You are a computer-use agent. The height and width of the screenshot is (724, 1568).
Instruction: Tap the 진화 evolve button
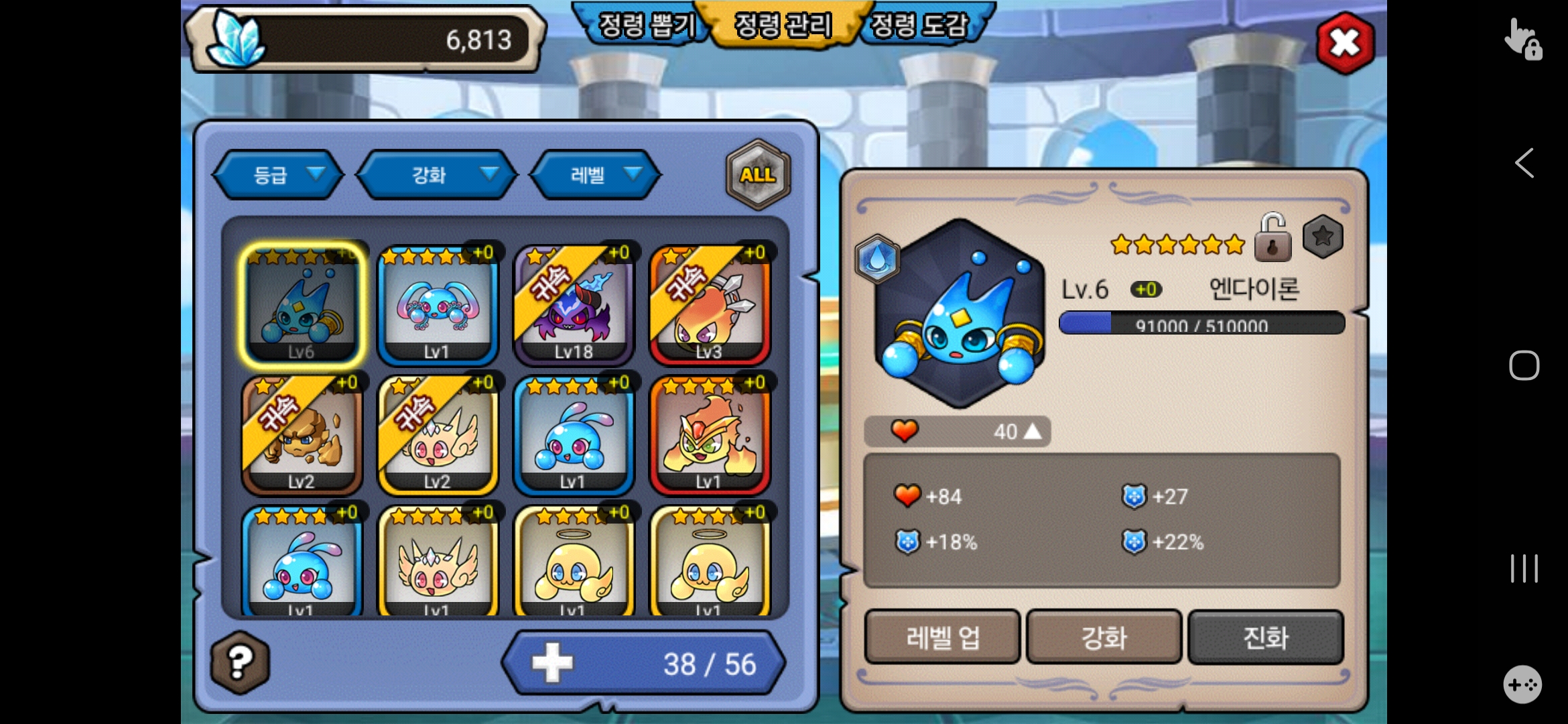tap(1265, 637)
